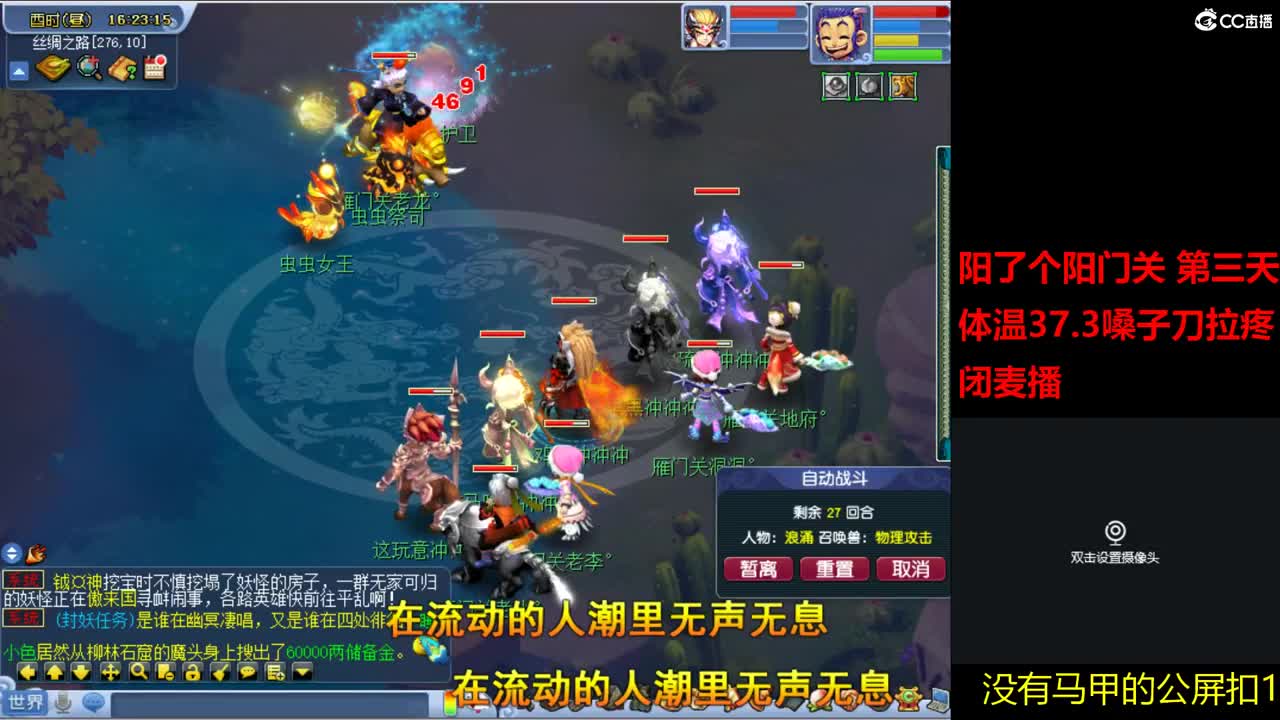Select the voice microphone icon beside the chat tab

tap(62, 704)
